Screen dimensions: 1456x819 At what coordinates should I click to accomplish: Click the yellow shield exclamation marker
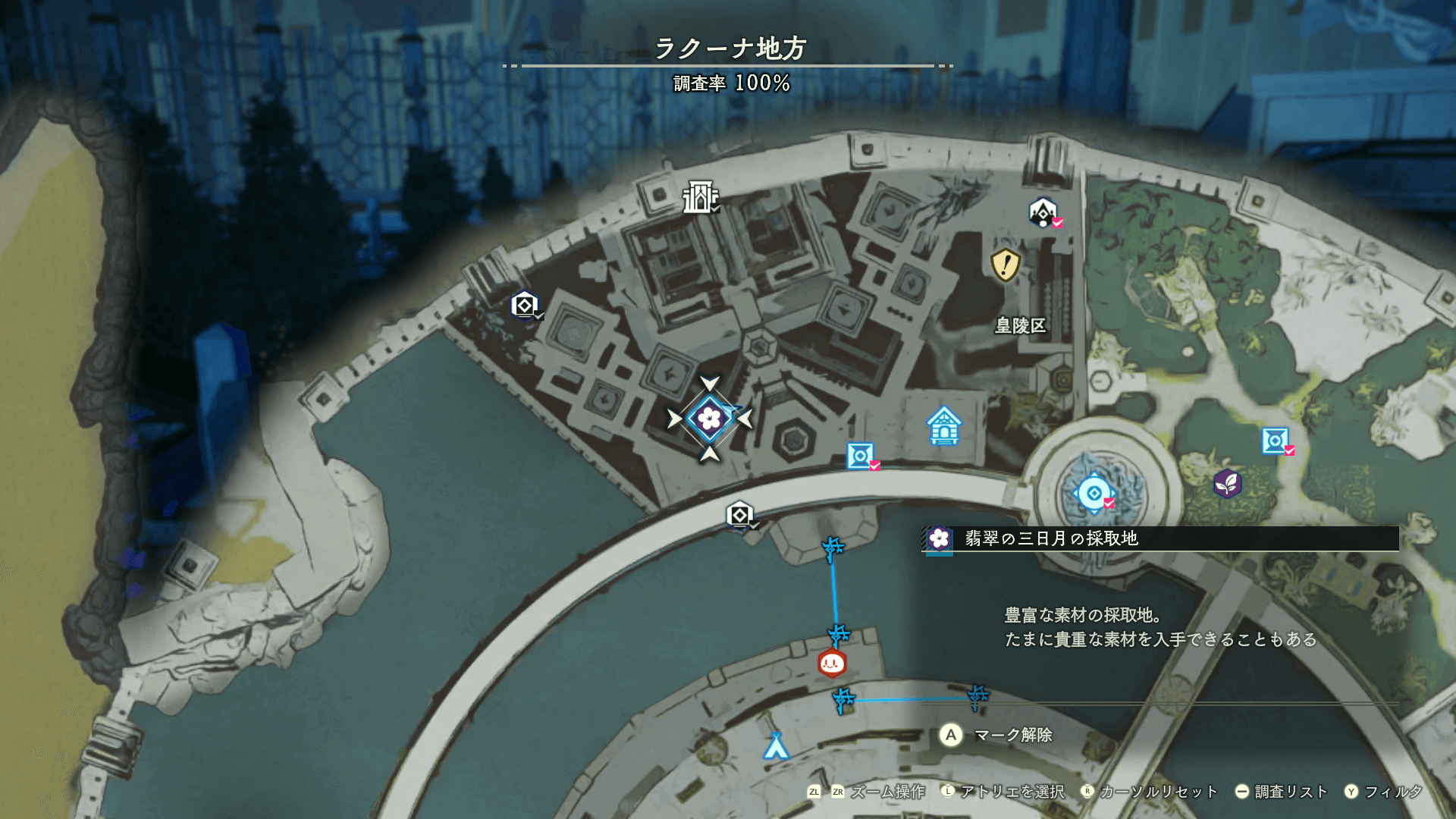1006,265
